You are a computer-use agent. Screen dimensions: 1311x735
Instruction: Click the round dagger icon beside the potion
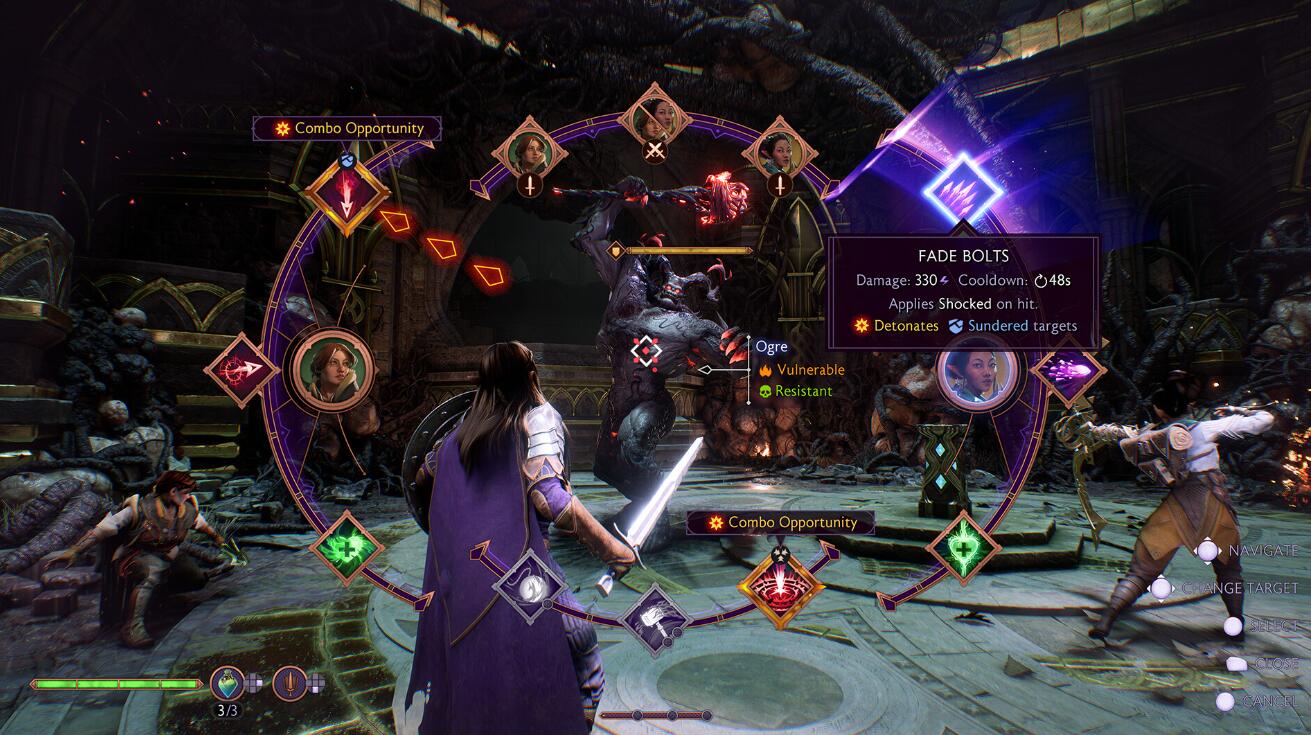pyautogui.click(x=289, y=684)
